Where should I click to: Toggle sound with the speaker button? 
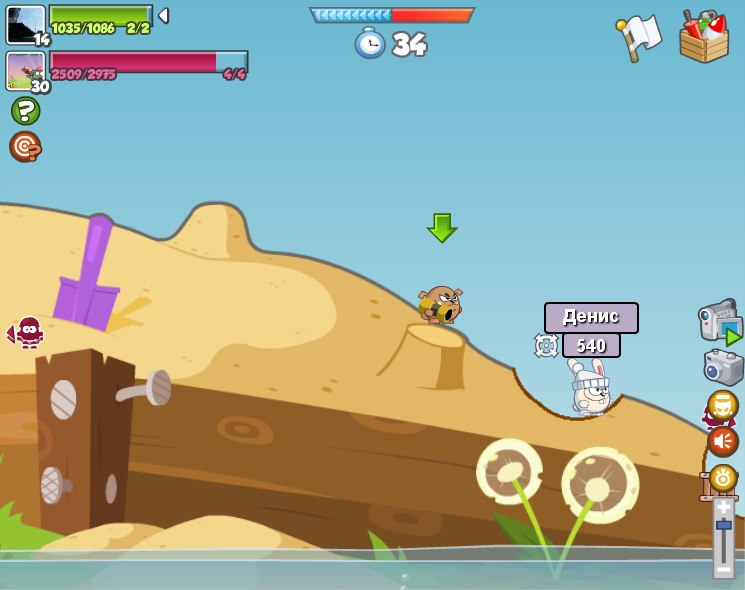point(722,441)
